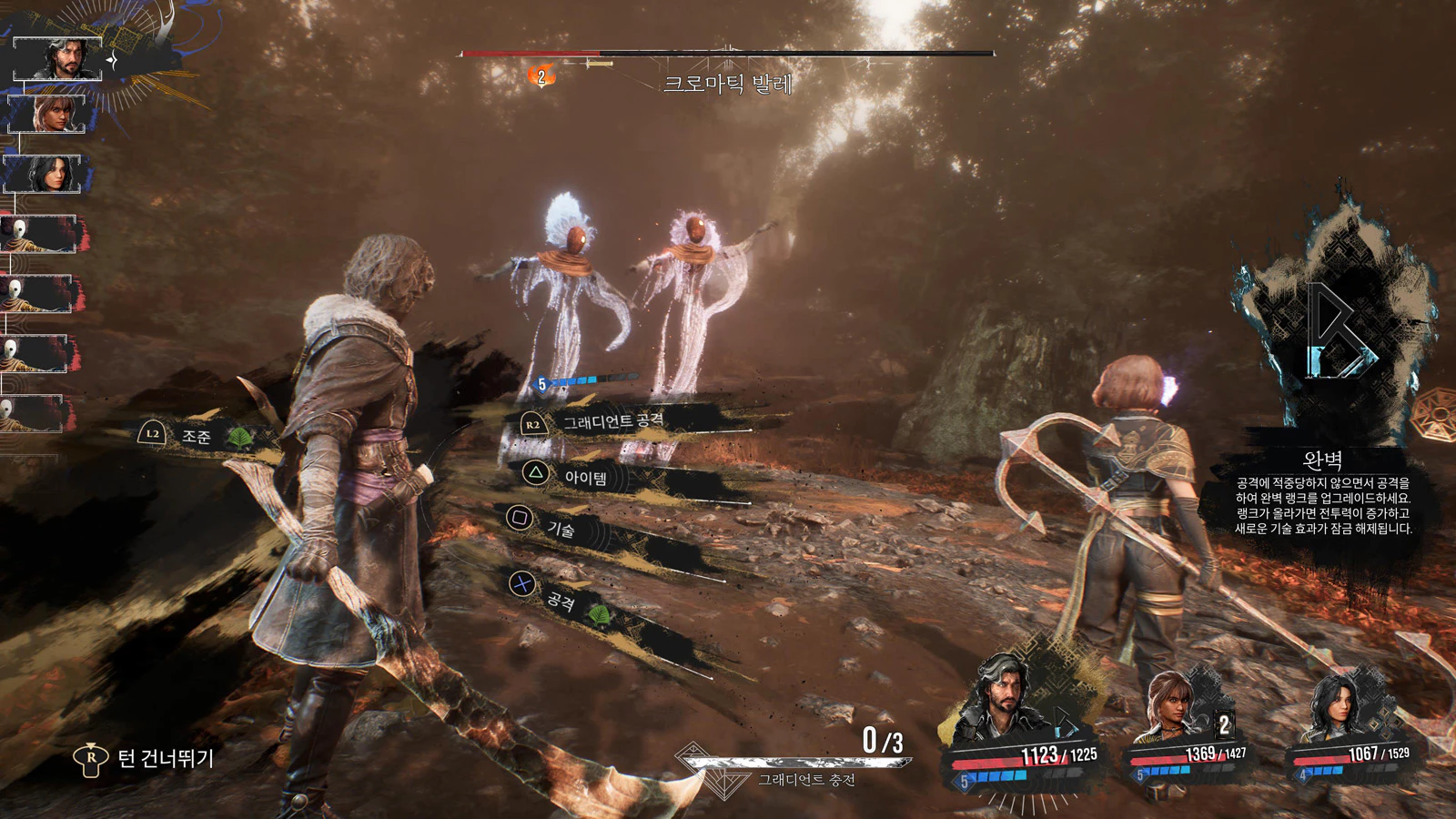Click the bearded man's turn order portrait
This screenshot has width=1456, height=819.
(56, 58)
